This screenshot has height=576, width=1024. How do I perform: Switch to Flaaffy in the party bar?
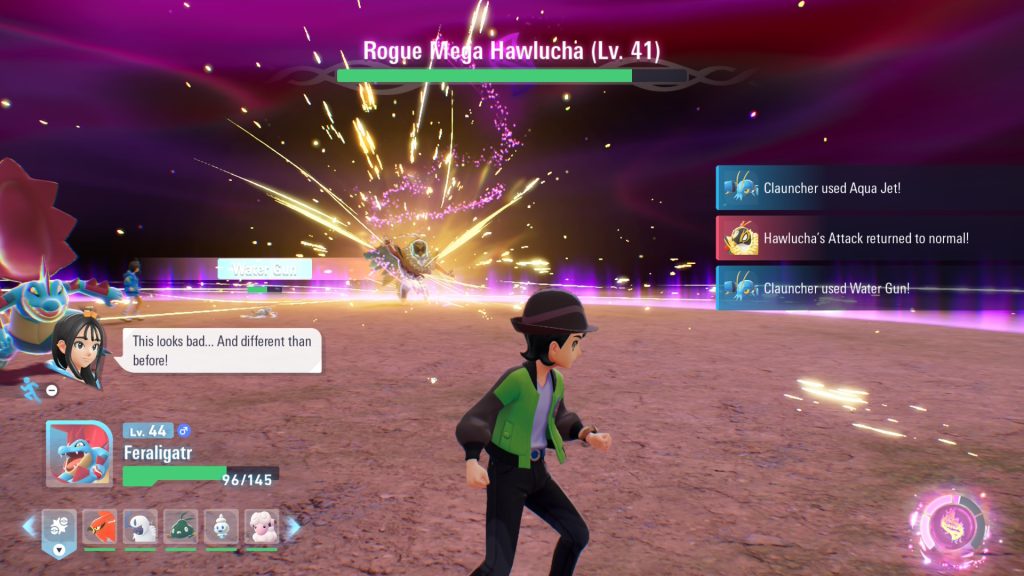[x=263, y=527]
